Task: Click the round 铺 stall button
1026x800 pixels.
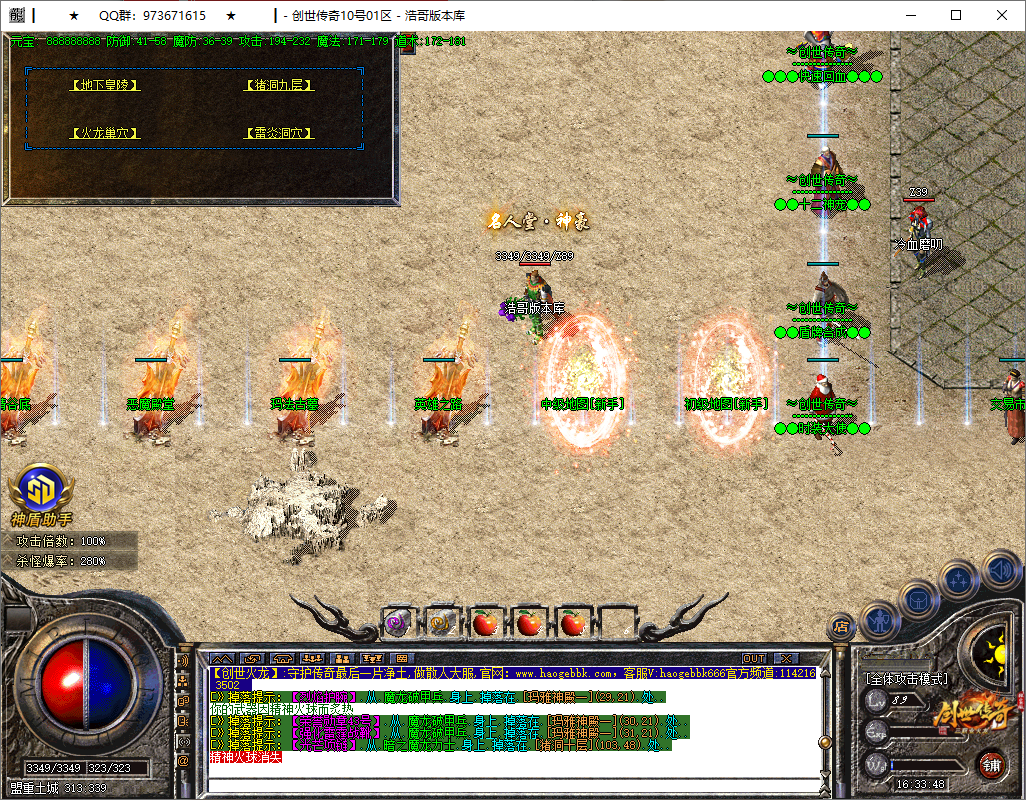Action: point(991,765)
